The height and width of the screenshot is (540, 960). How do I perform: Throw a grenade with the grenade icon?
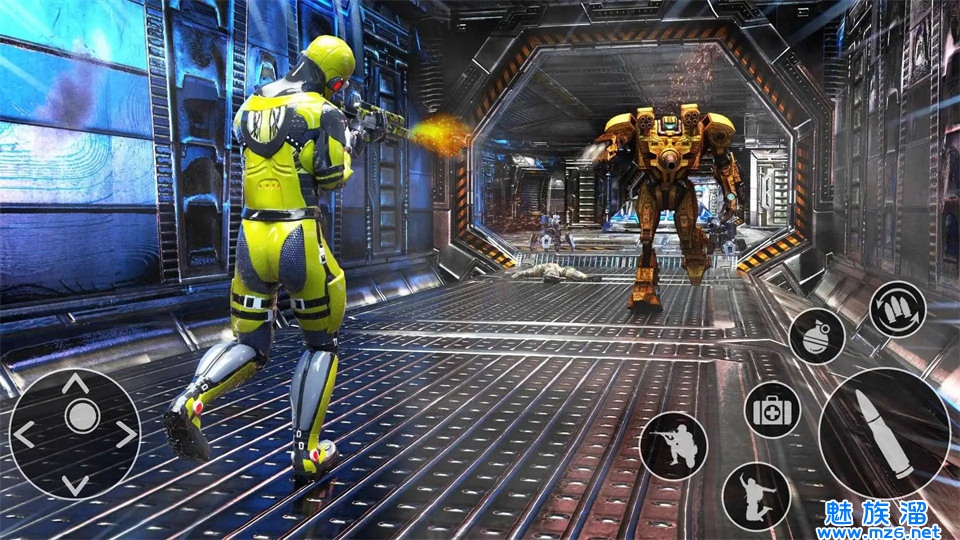(x=817, y=336)
